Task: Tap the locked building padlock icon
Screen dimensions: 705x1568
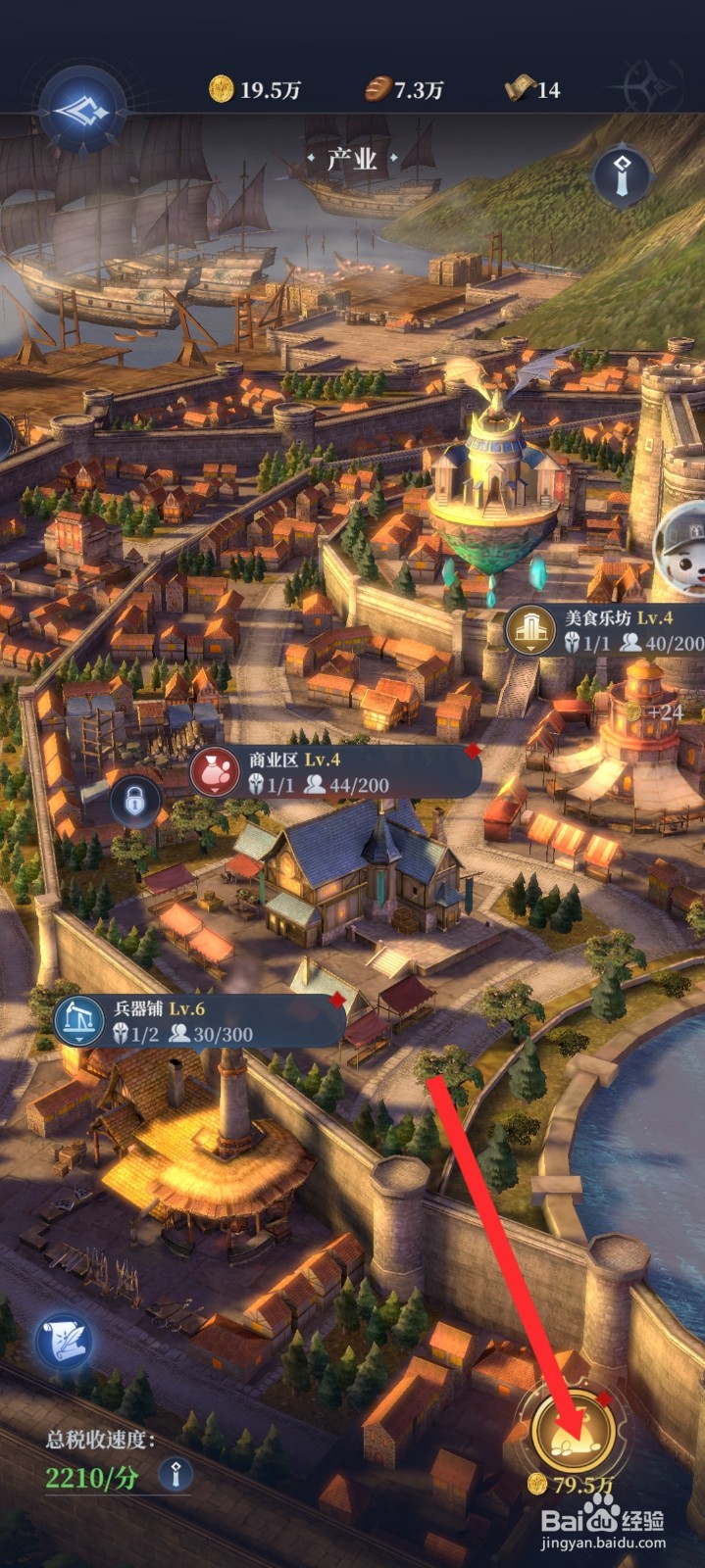Action: point(135,803)
